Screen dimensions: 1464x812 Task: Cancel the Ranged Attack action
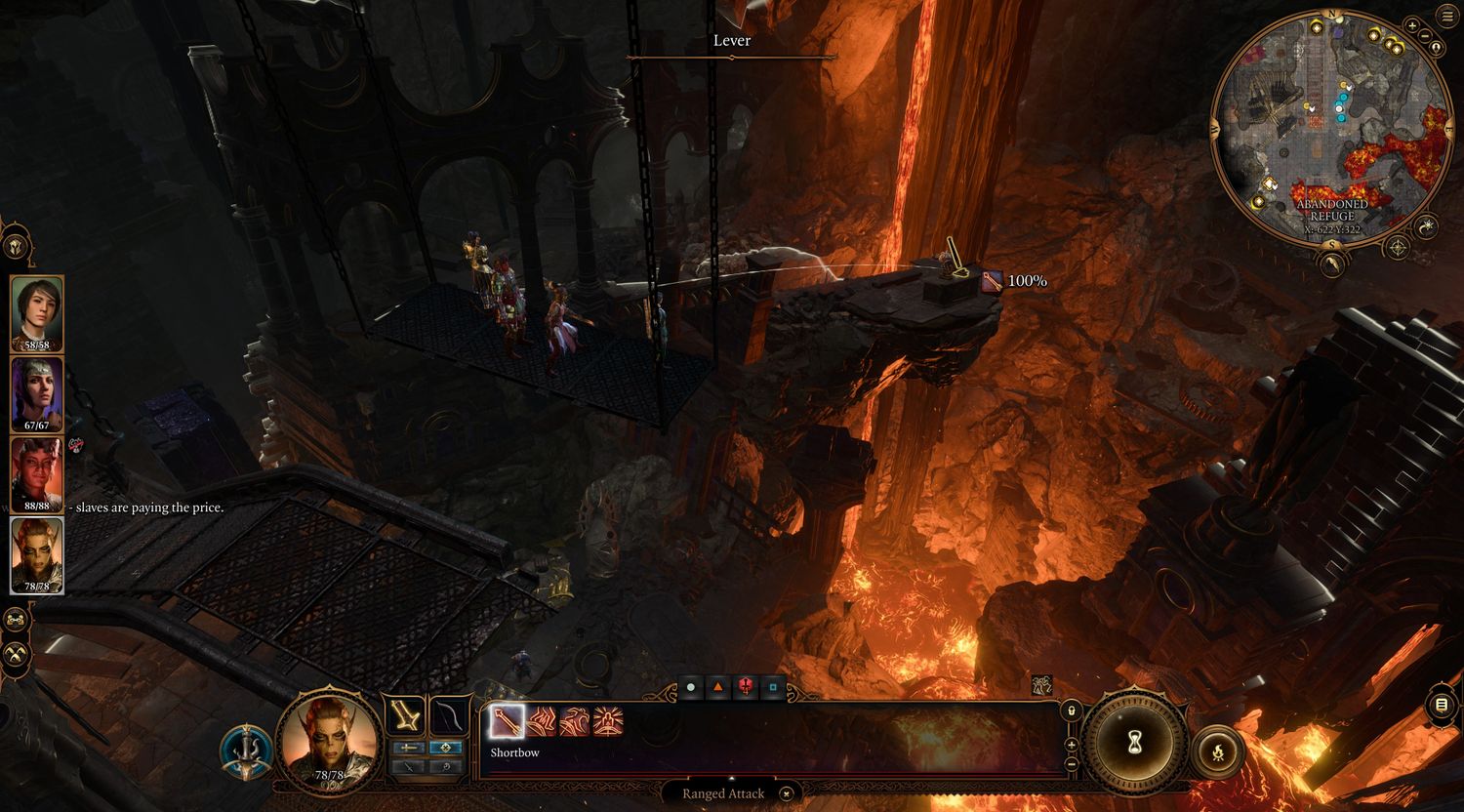(787, 793)
